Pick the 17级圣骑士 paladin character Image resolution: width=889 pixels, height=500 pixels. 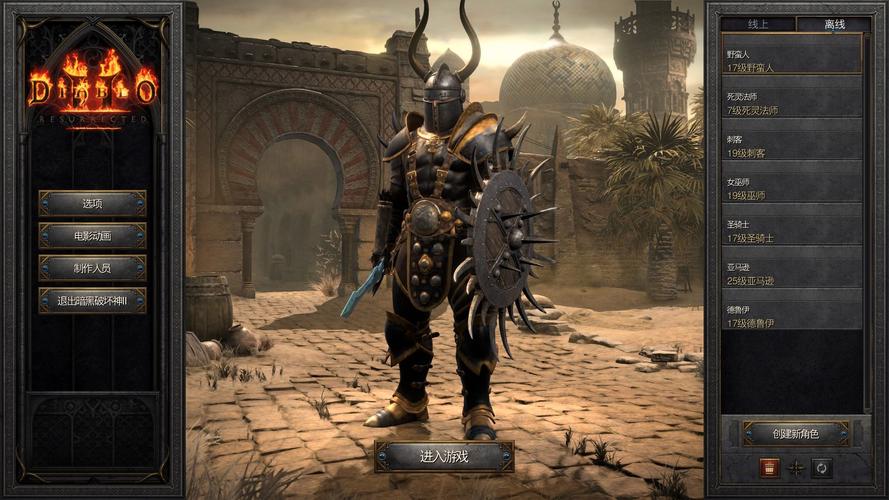click(x=793, y=231)
